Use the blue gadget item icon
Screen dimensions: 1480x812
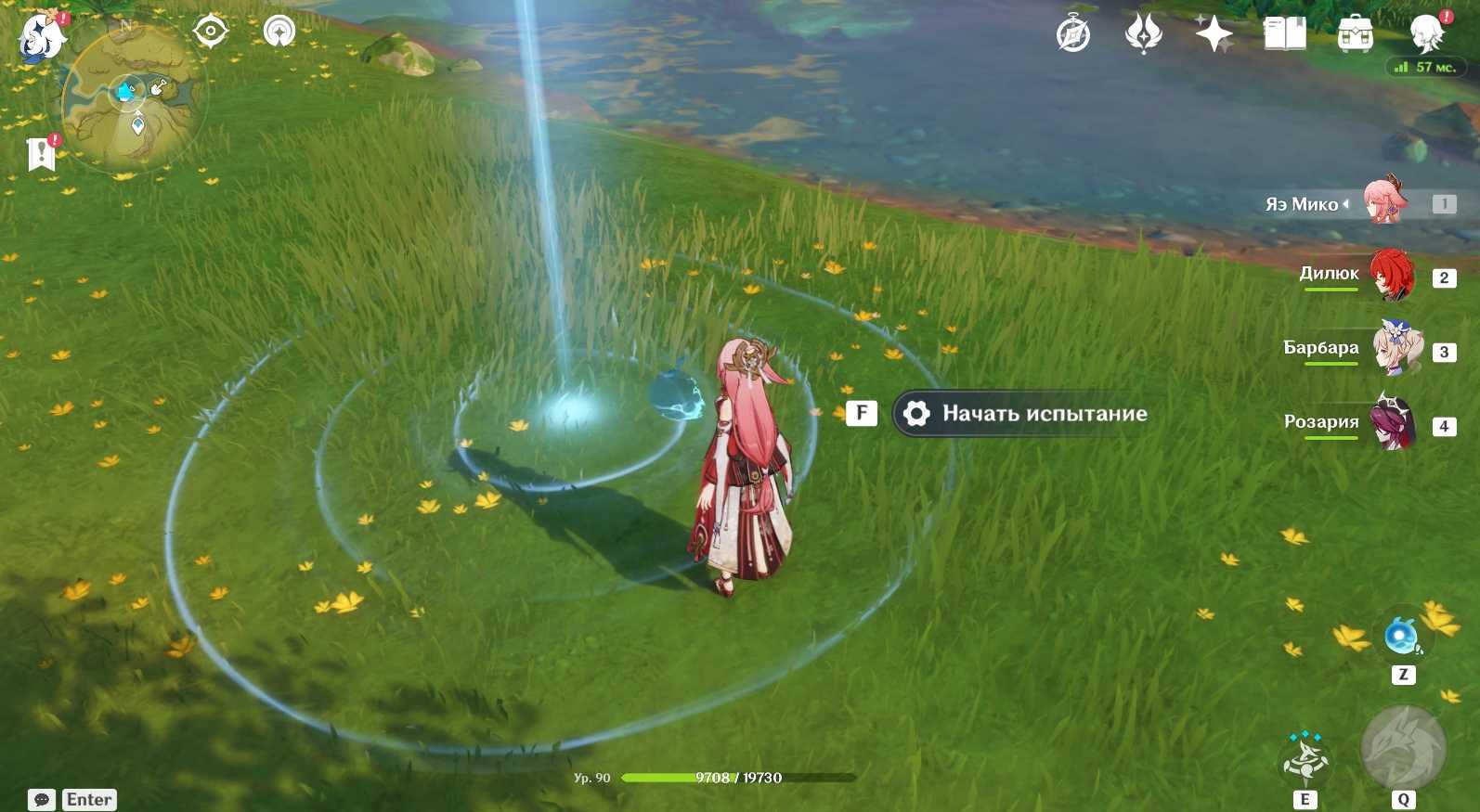pyautogui.click(x=1401, y=637)
